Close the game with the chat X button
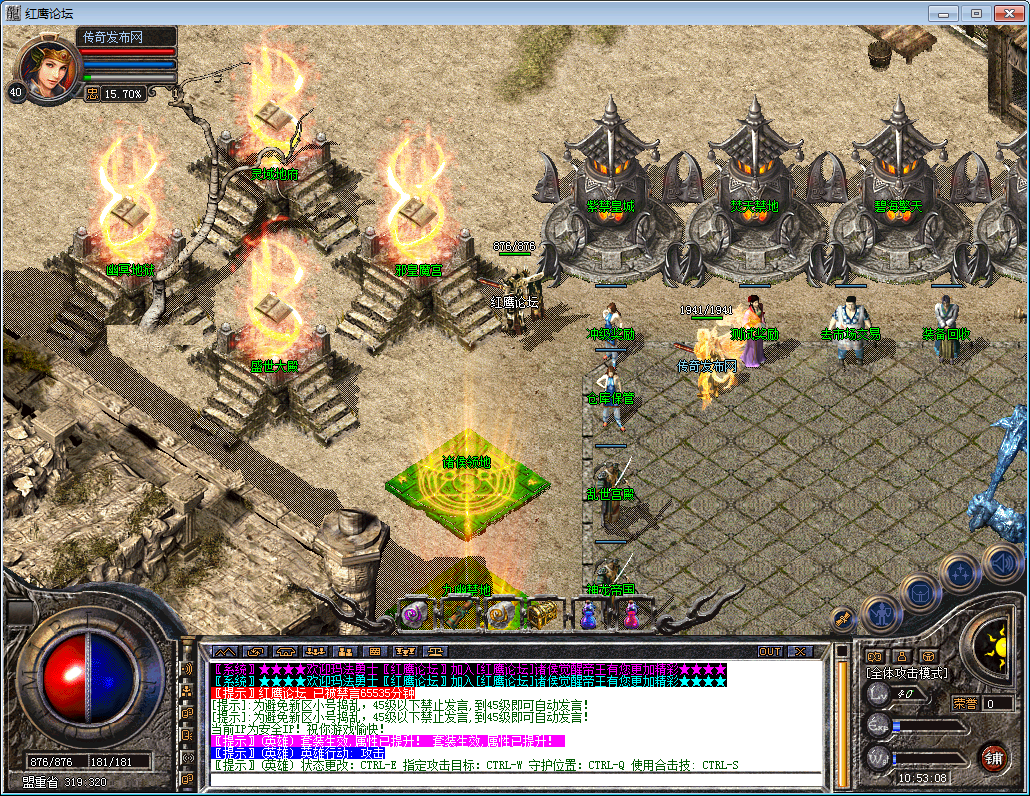The image size is (1030, 796). tap(801, 651)
